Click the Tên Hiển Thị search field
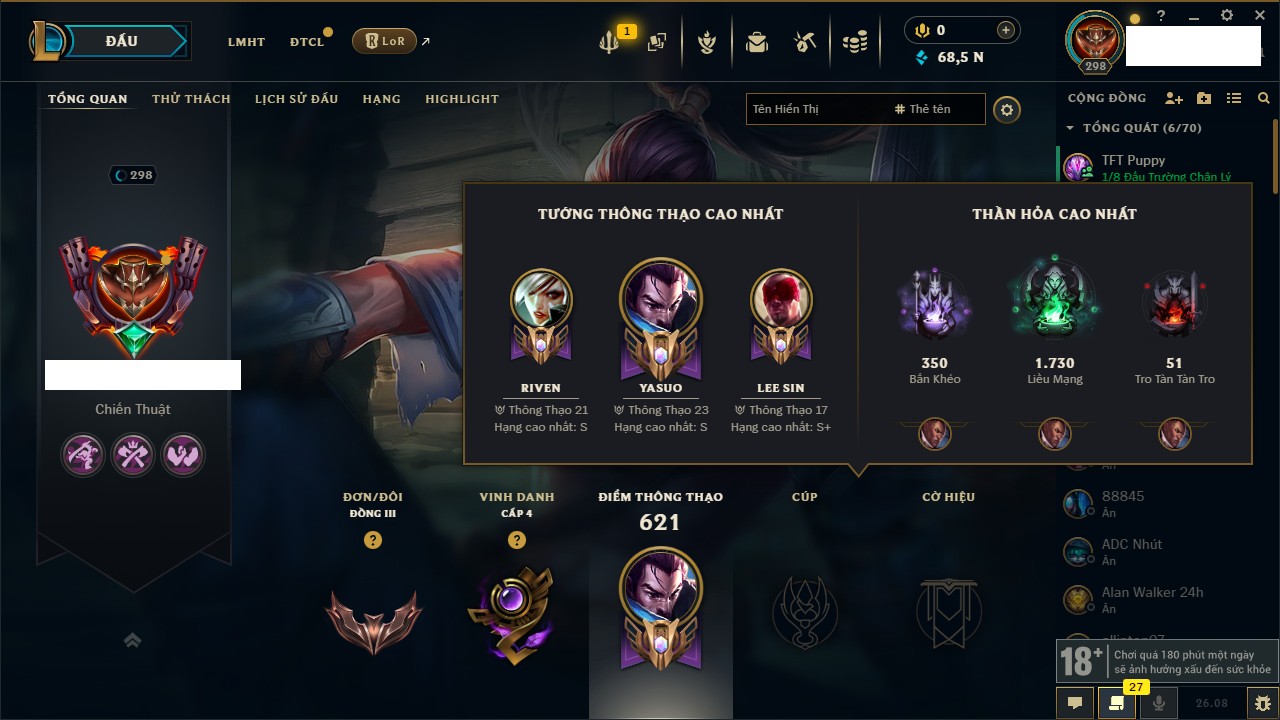The height and width of the screenshot is (720, 1280). pos(815,109)
